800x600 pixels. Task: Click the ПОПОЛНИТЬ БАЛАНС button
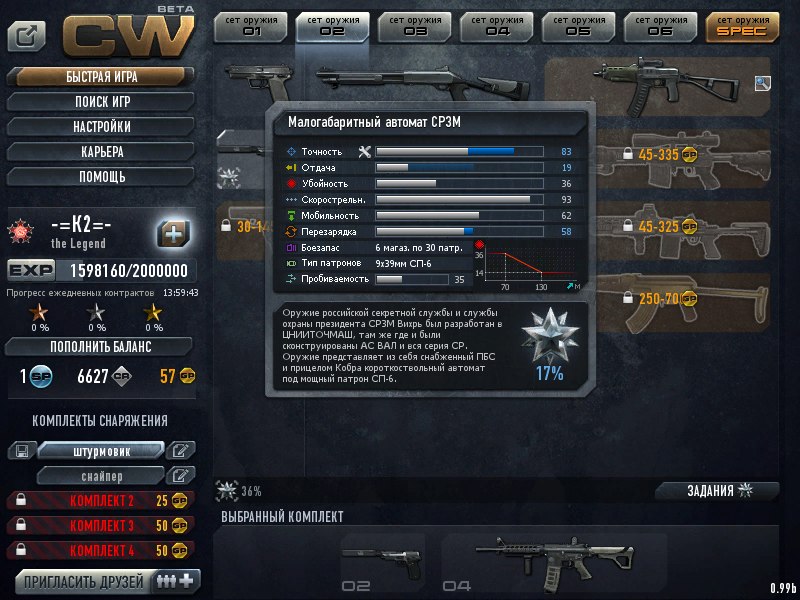100,346
